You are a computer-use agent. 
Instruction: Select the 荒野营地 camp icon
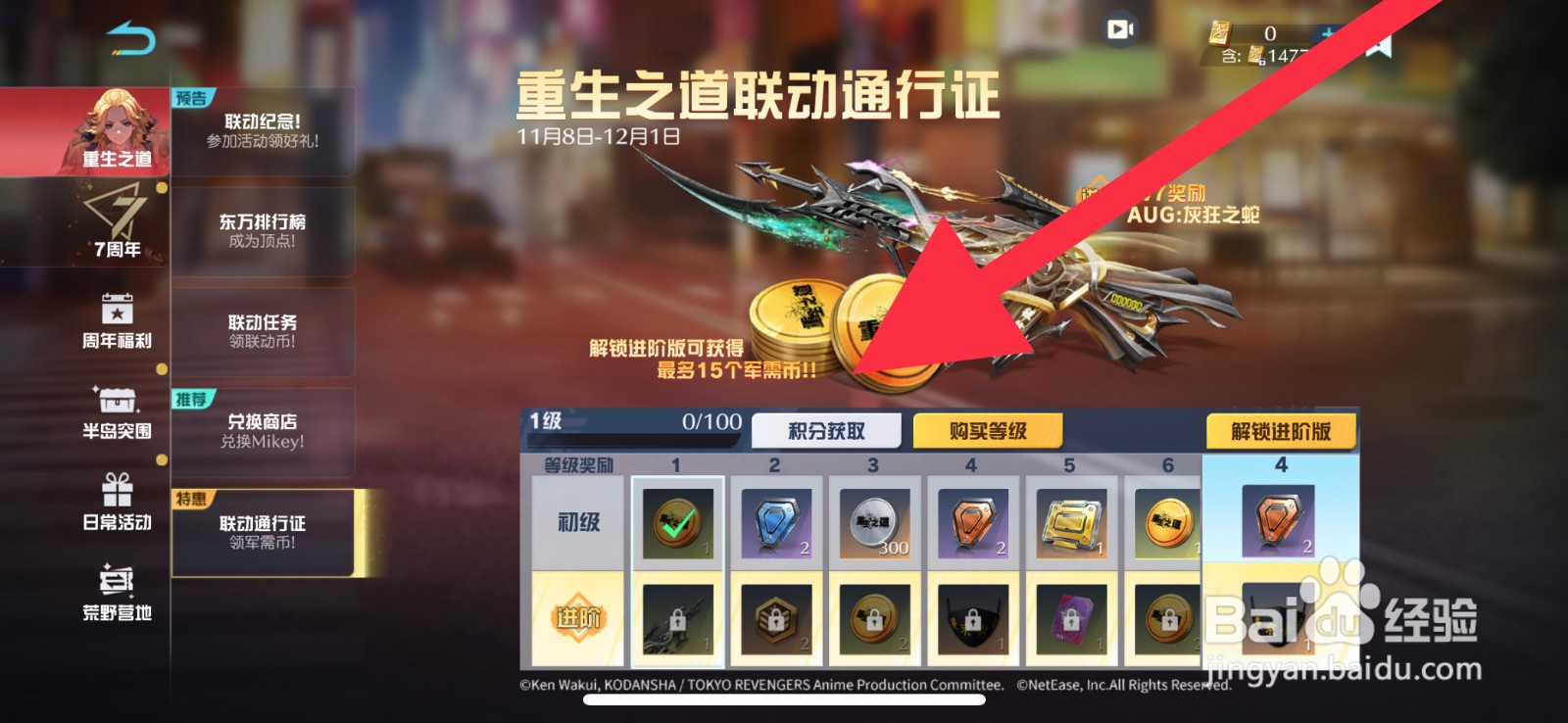tap(118, 600)
